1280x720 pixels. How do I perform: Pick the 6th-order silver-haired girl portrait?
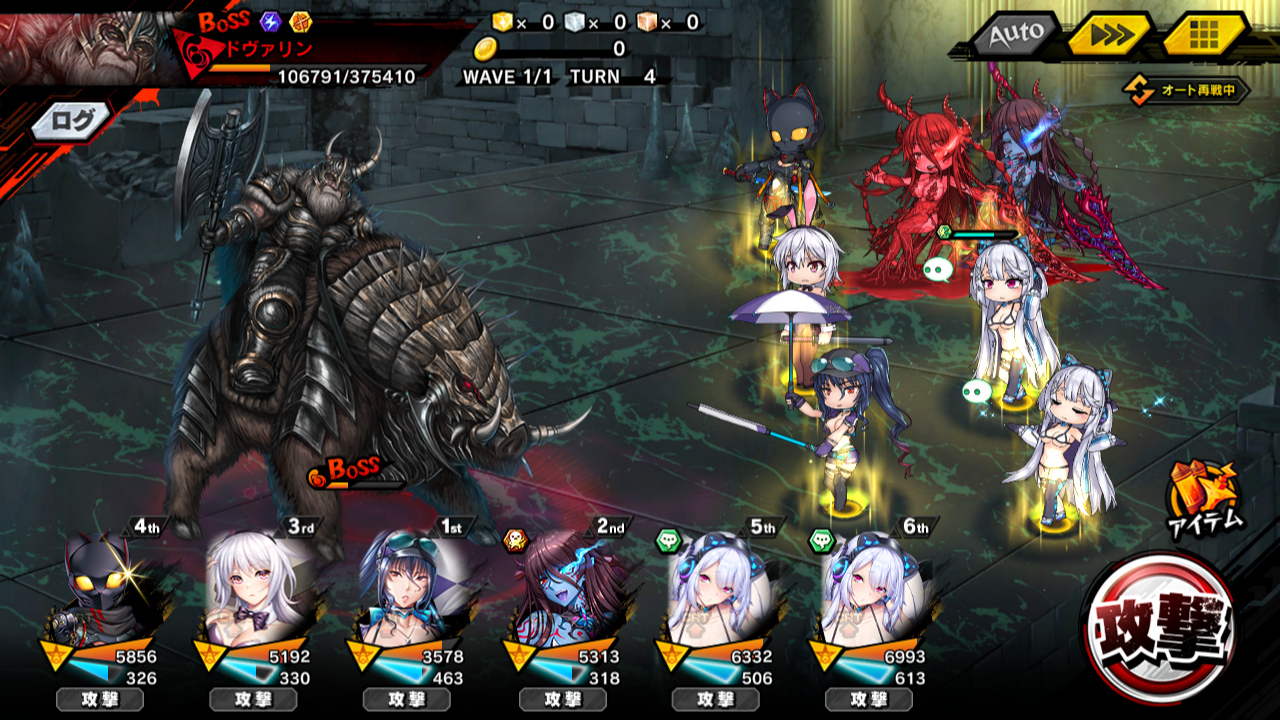click(x=872, y=590)
